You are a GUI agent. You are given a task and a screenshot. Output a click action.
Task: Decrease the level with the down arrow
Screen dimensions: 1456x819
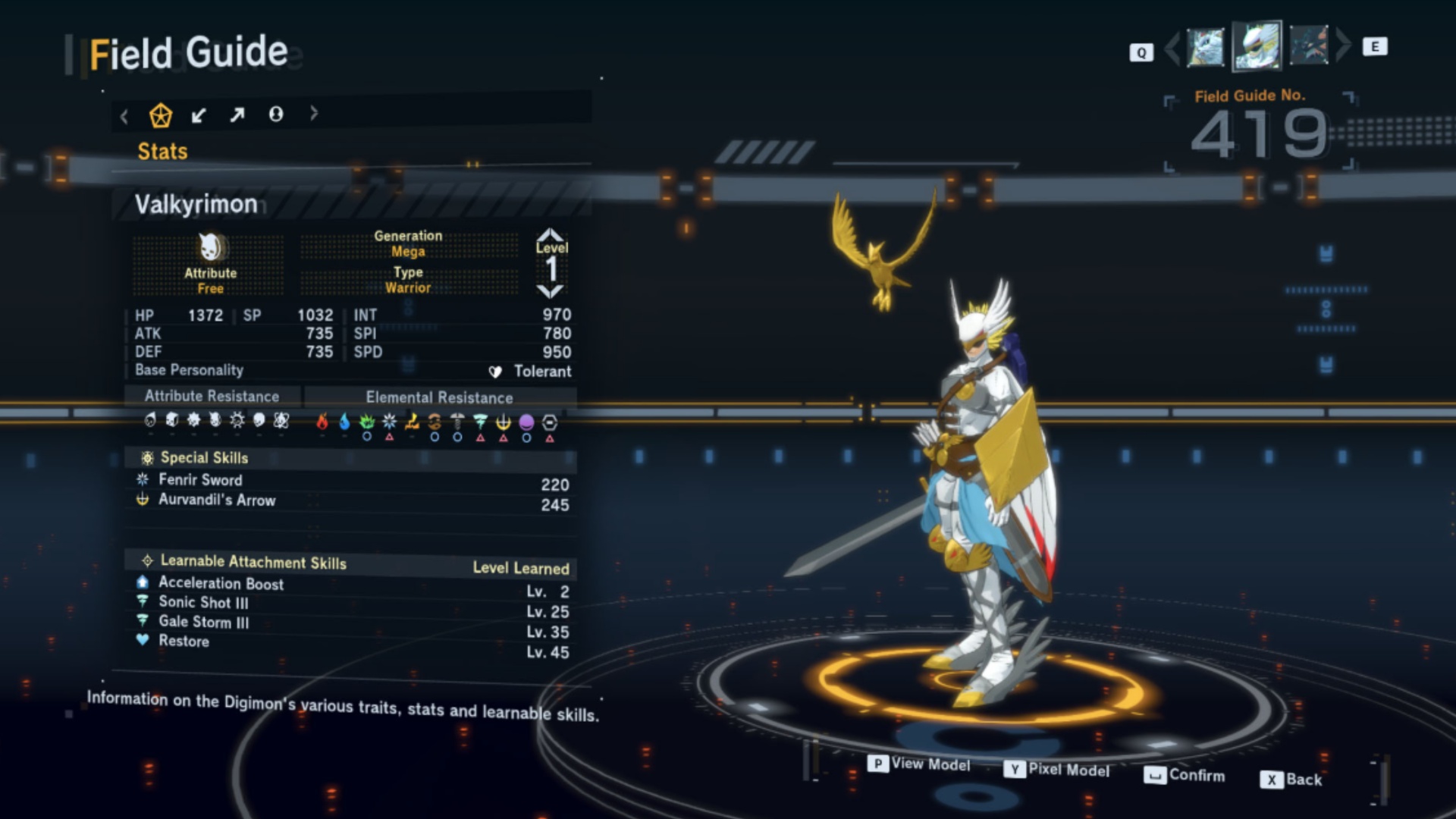(551, 291)
